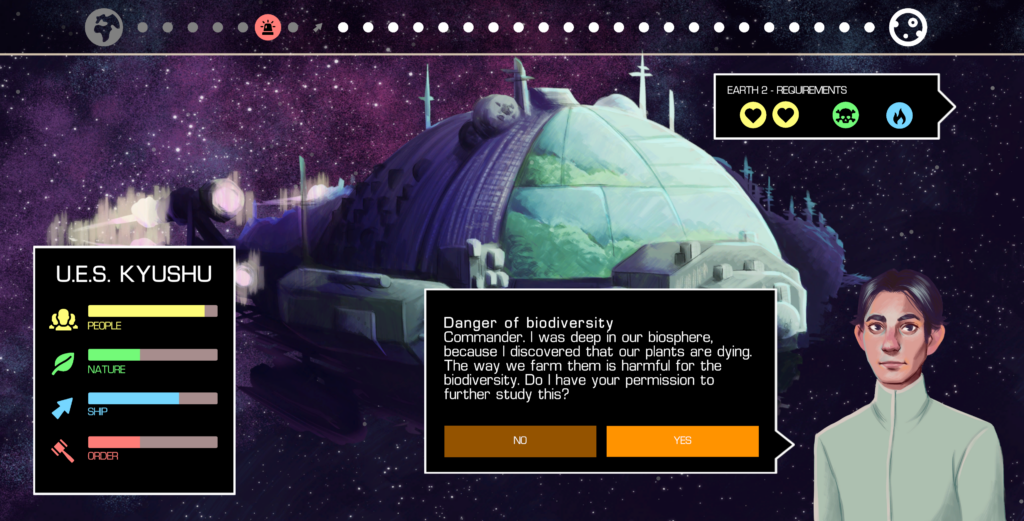Select the Earth 2 destination planet icon

[x=908, y=27]
